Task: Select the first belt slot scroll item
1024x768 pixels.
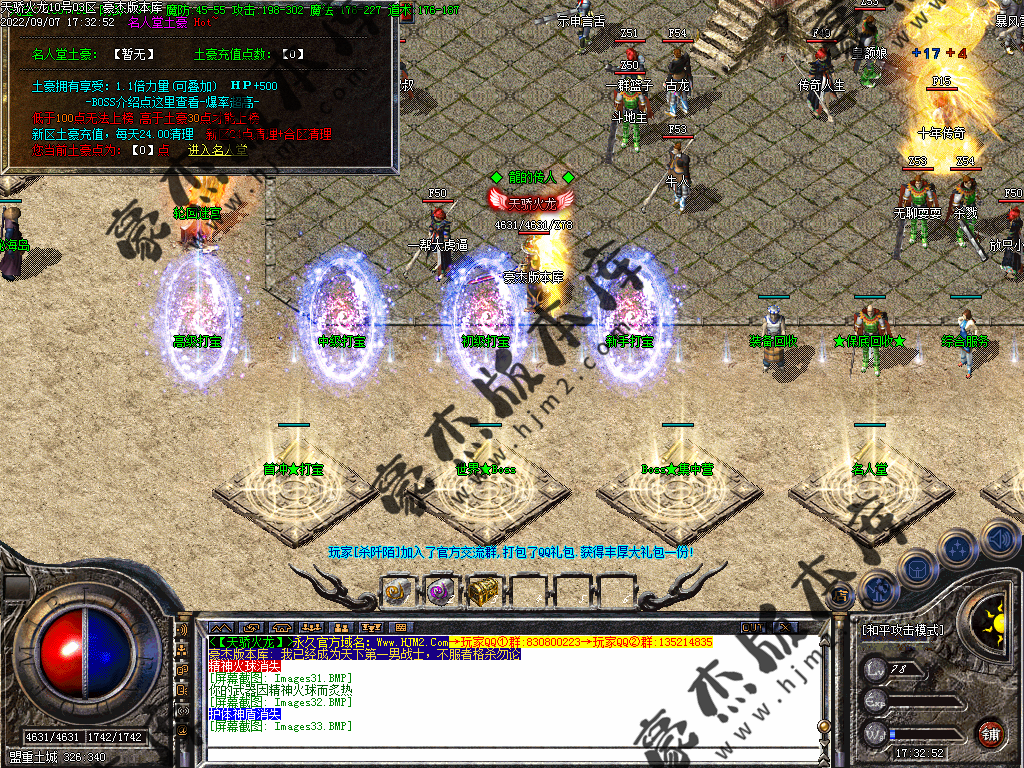Action: [397, 591]
